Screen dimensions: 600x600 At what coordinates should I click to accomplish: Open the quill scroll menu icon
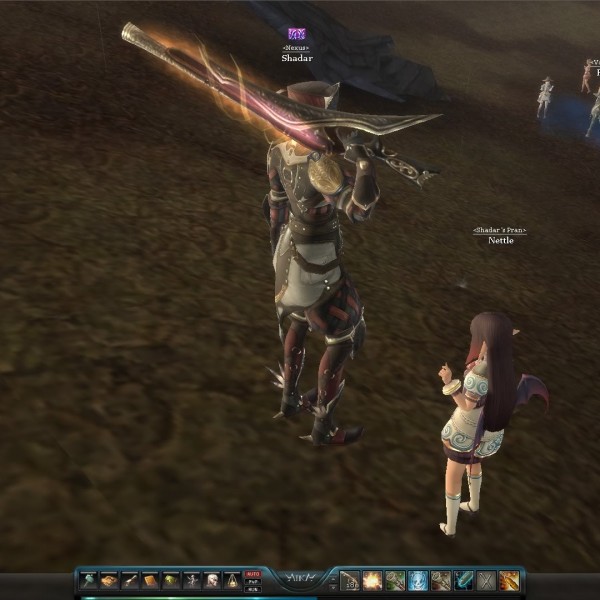coord(130,580)
